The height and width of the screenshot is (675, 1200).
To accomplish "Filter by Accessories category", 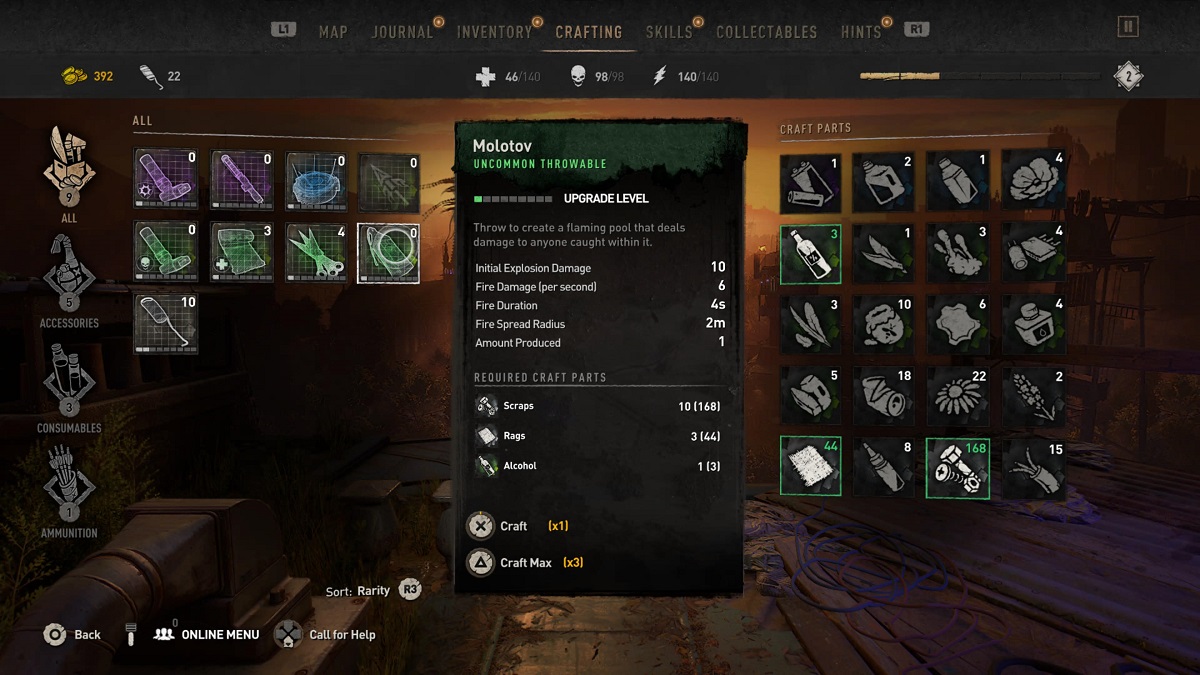I will point(69,277).
